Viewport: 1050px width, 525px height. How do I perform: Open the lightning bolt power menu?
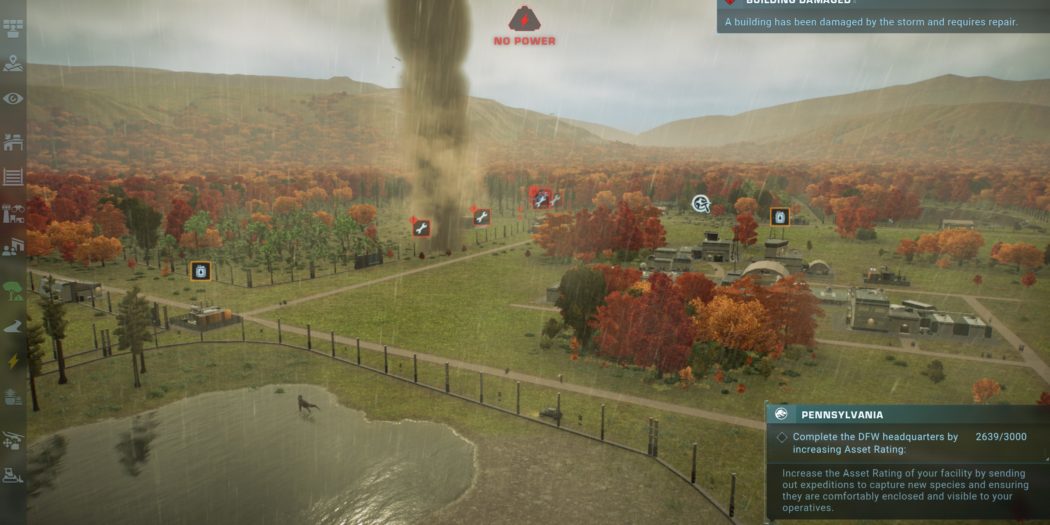click(x=13, y=361)
